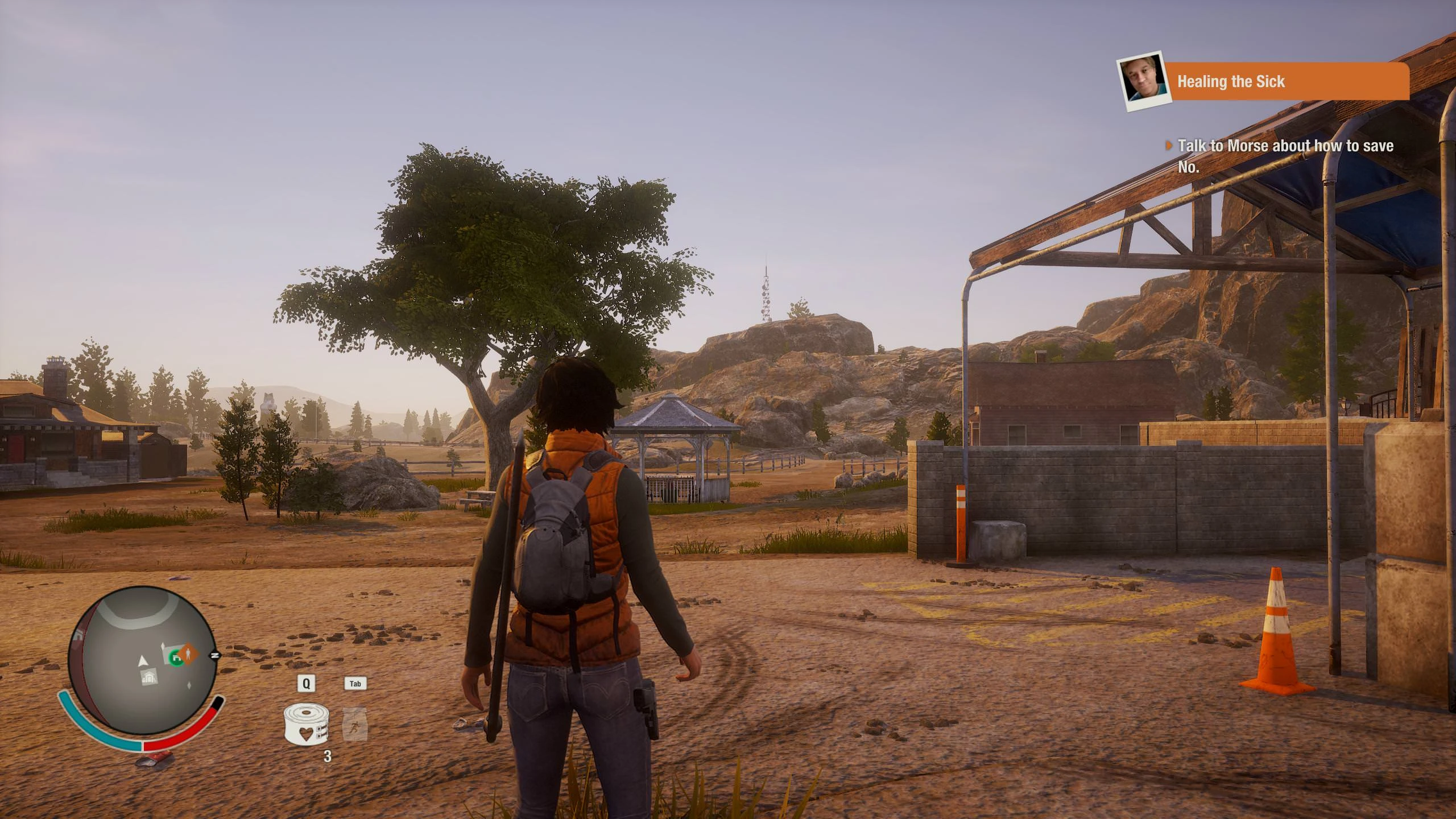1456x819 pixels.
Task: Click the Q keybind label above the bandage
Action: click(306, 684)
